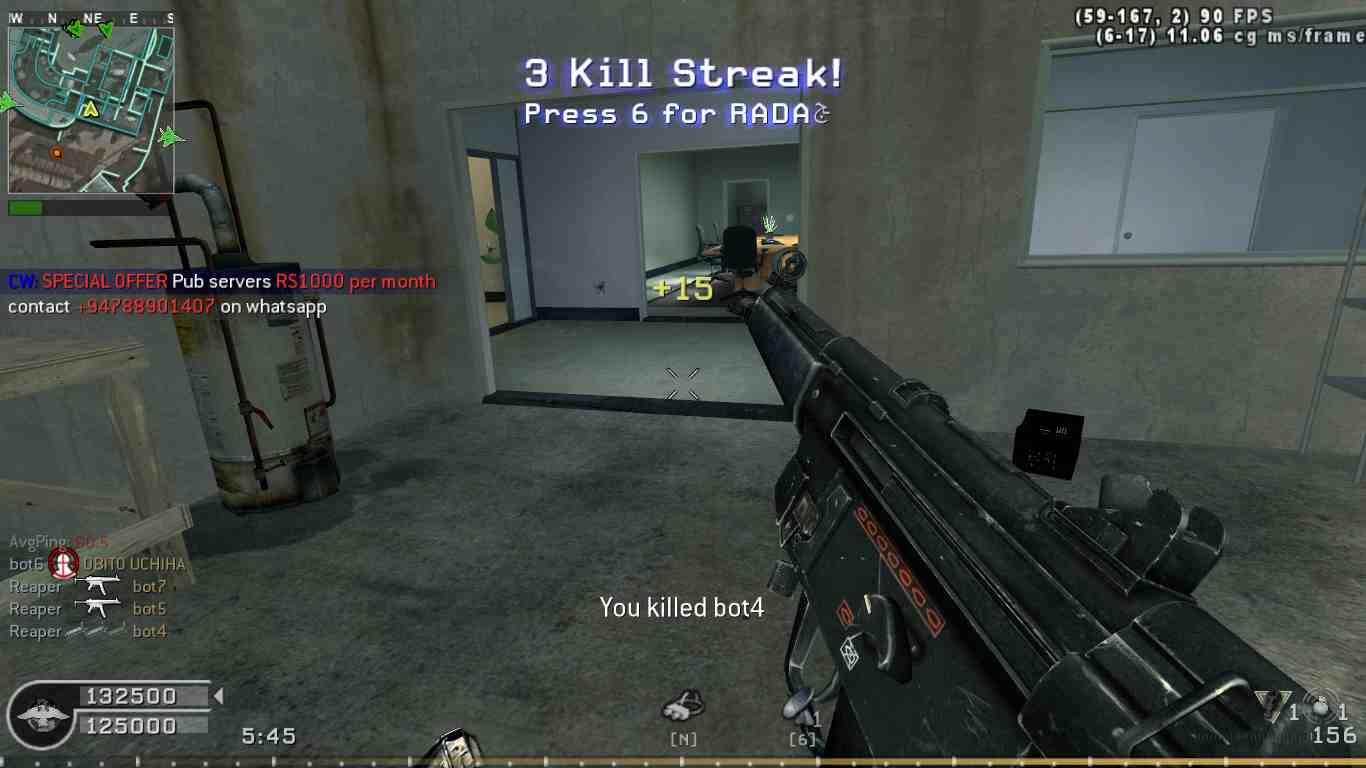
Task: Click the yellow player arrow on minimap
Action: coord(91,108)
